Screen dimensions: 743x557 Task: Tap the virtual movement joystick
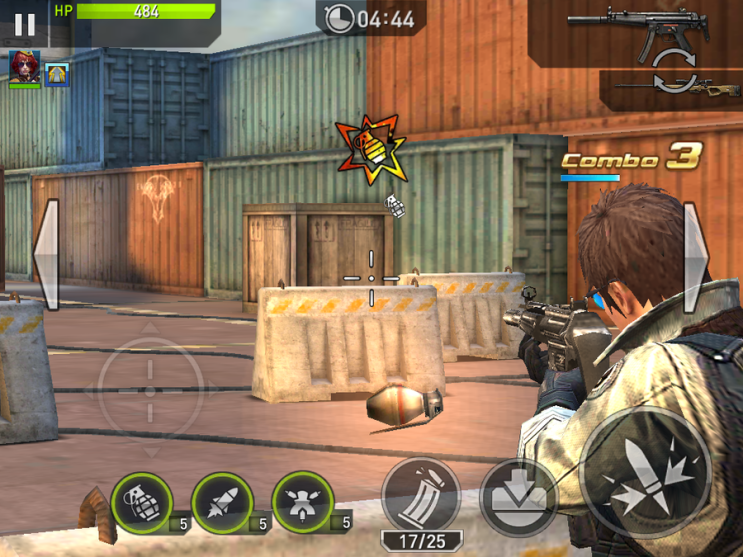pos(150,387)
